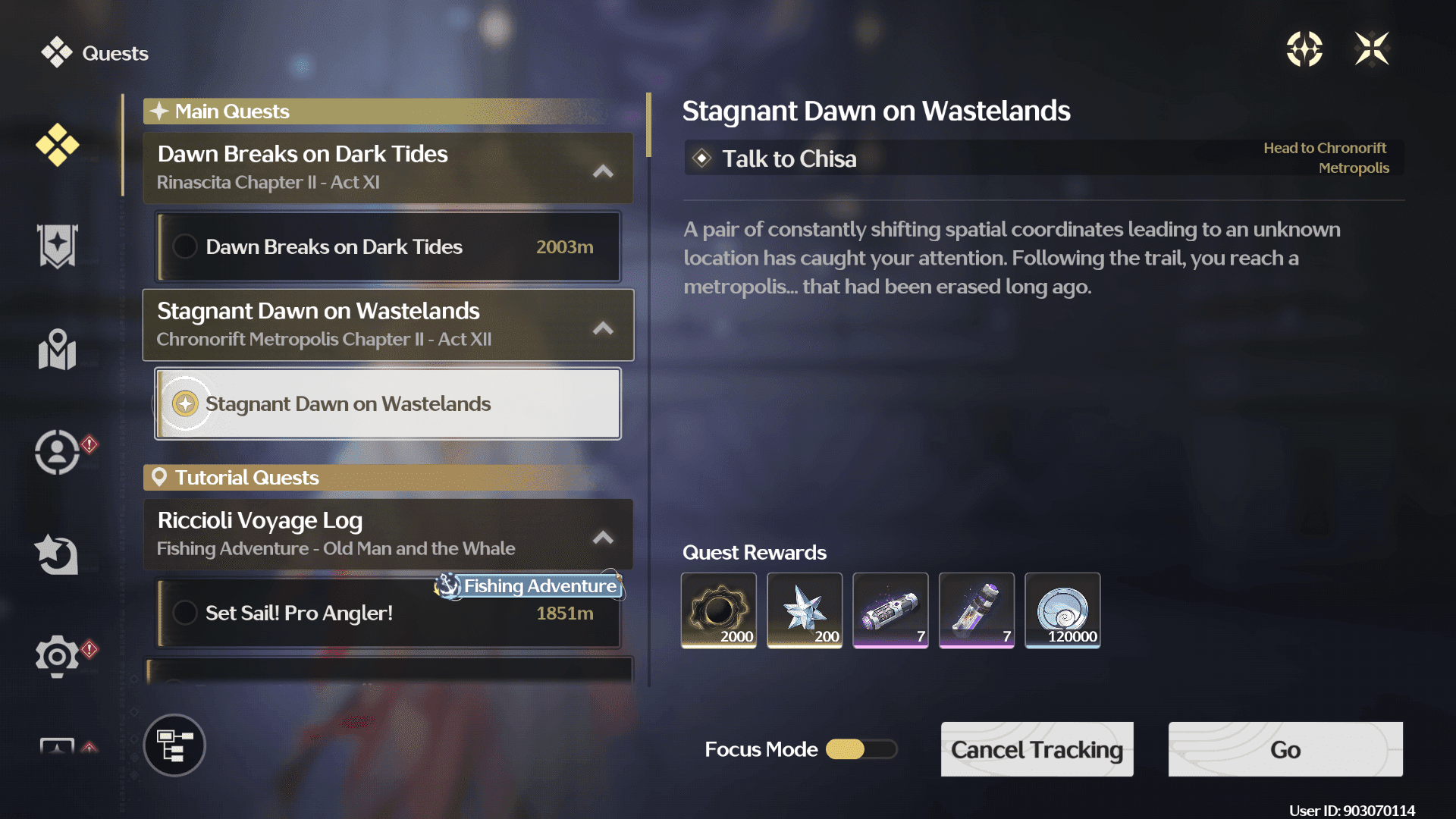Cancel tracking of the current quest

1037,749
